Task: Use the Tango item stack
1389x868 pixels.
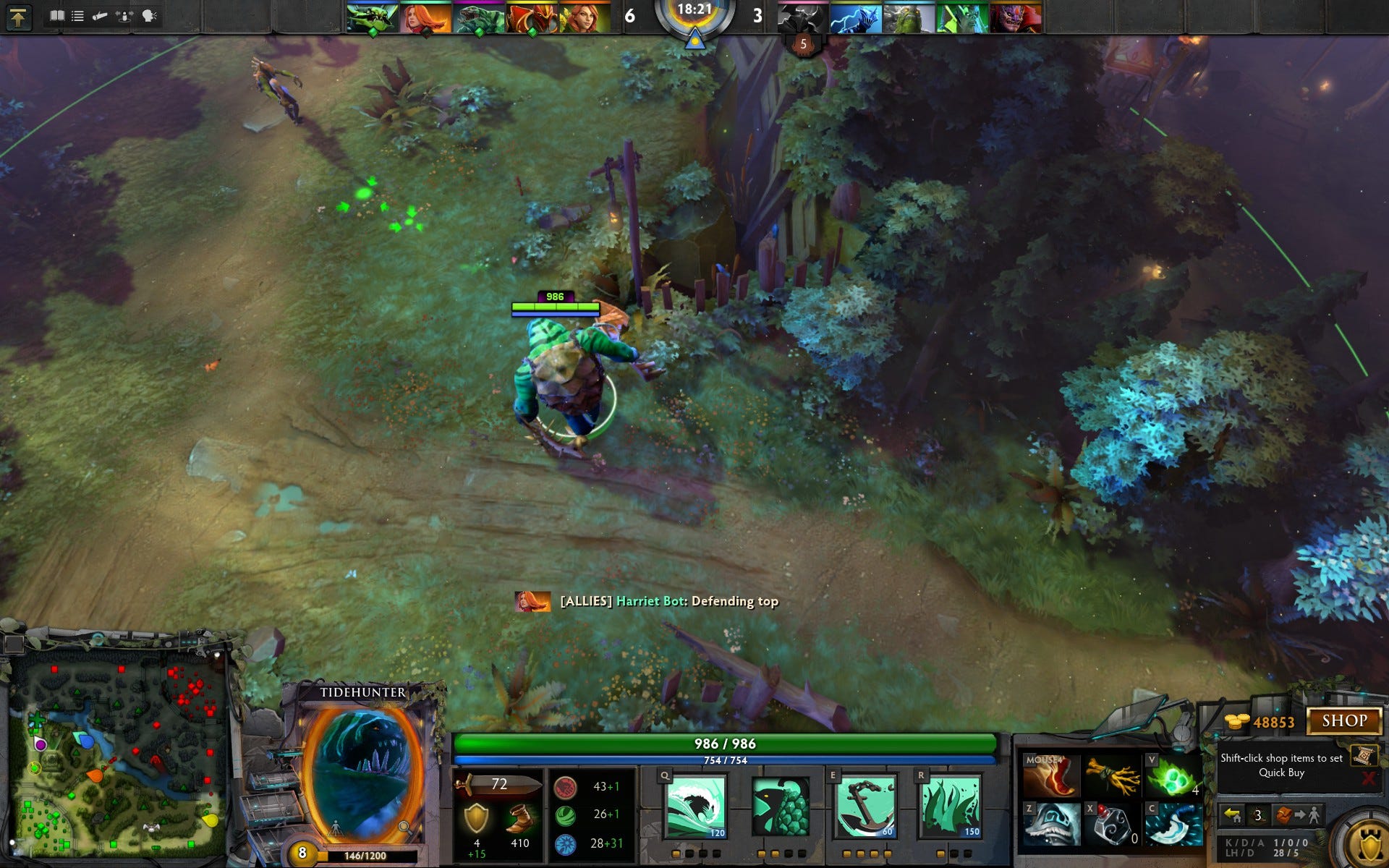Action: point(1172,778)
